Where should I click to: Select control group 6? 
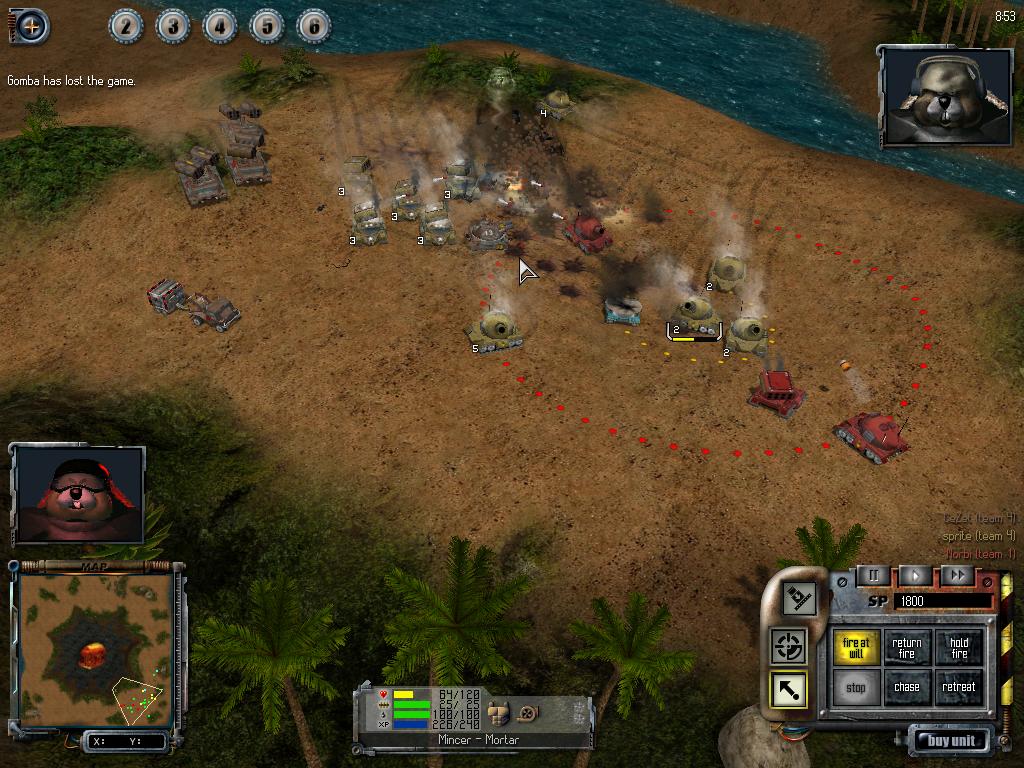coord(313,26)
